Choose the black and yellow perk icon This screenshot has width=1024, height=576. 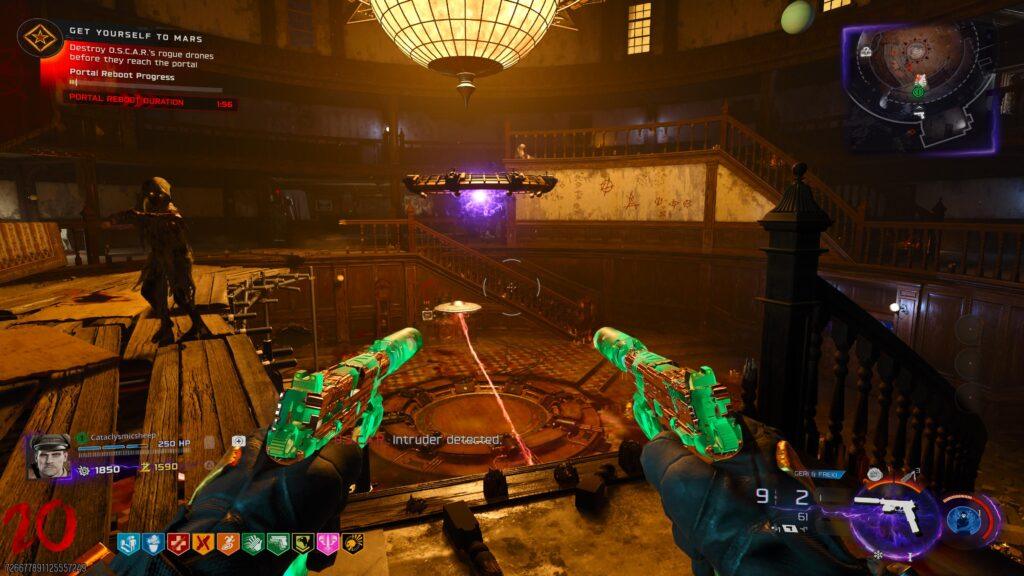[x=351, y=543]
